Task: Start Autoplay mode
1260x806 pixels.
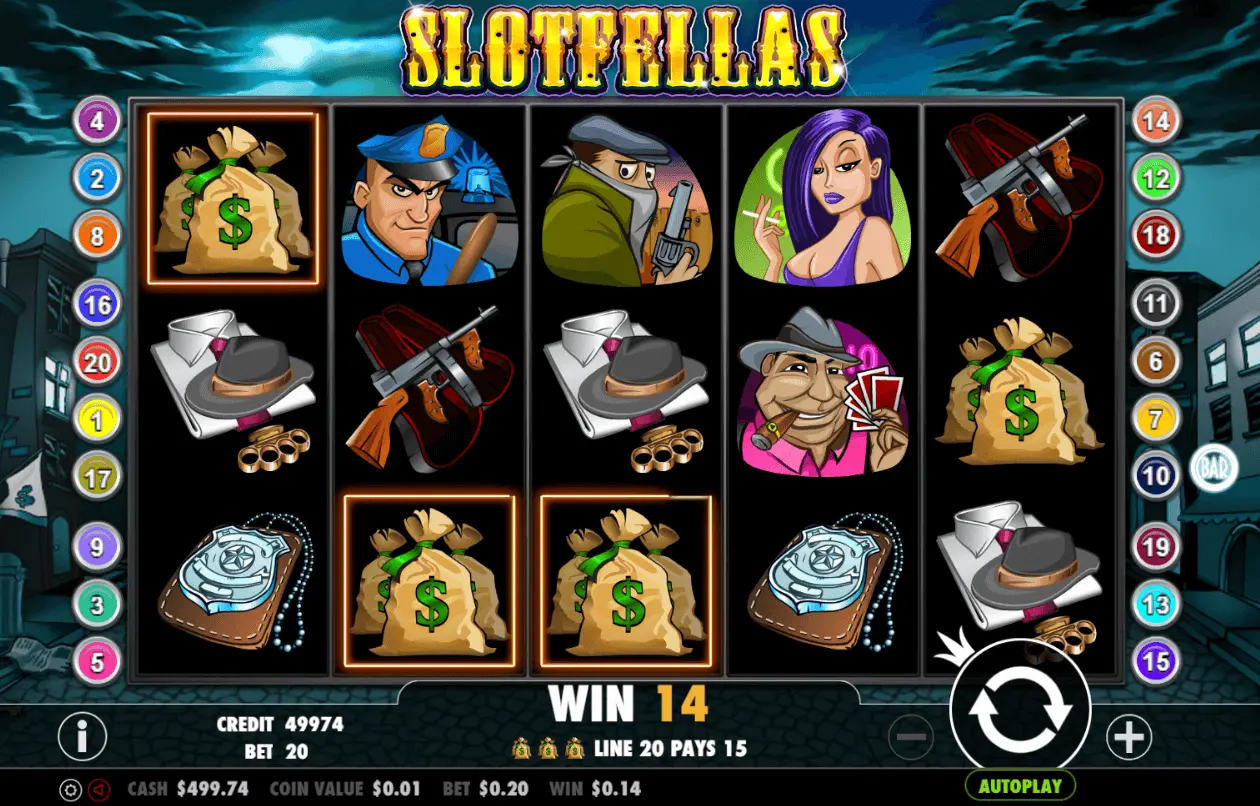Action: (x=1019, y=785)
